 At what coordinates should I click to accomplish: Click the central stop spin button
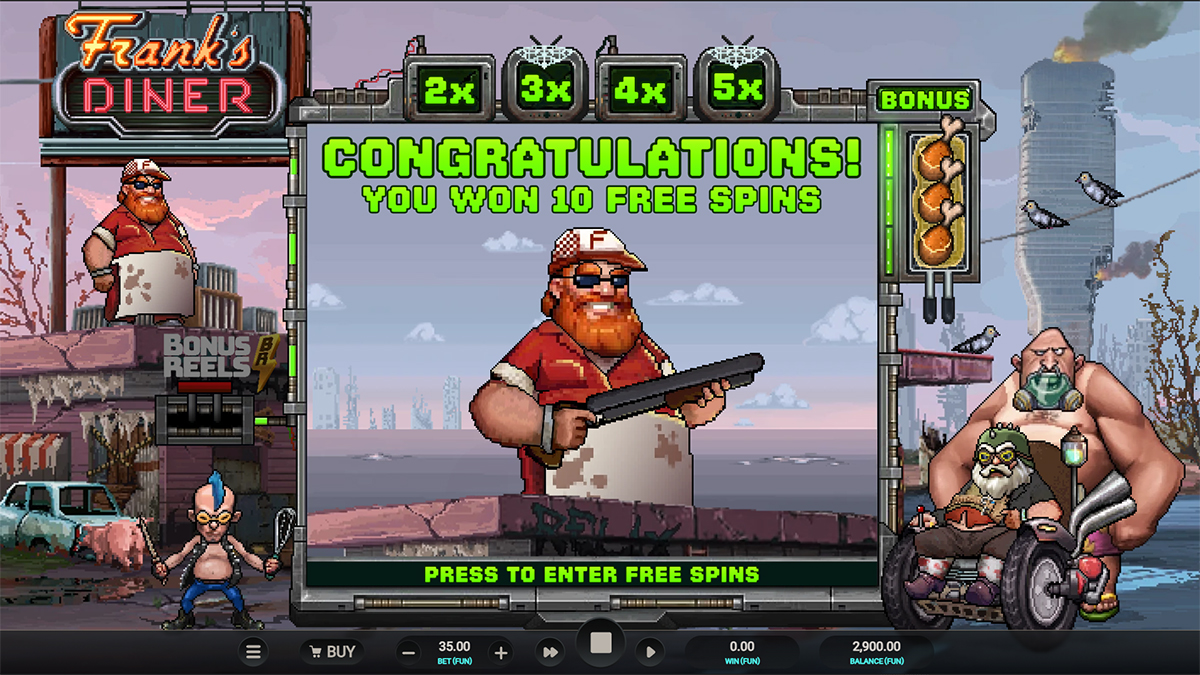tap(600, 645)
